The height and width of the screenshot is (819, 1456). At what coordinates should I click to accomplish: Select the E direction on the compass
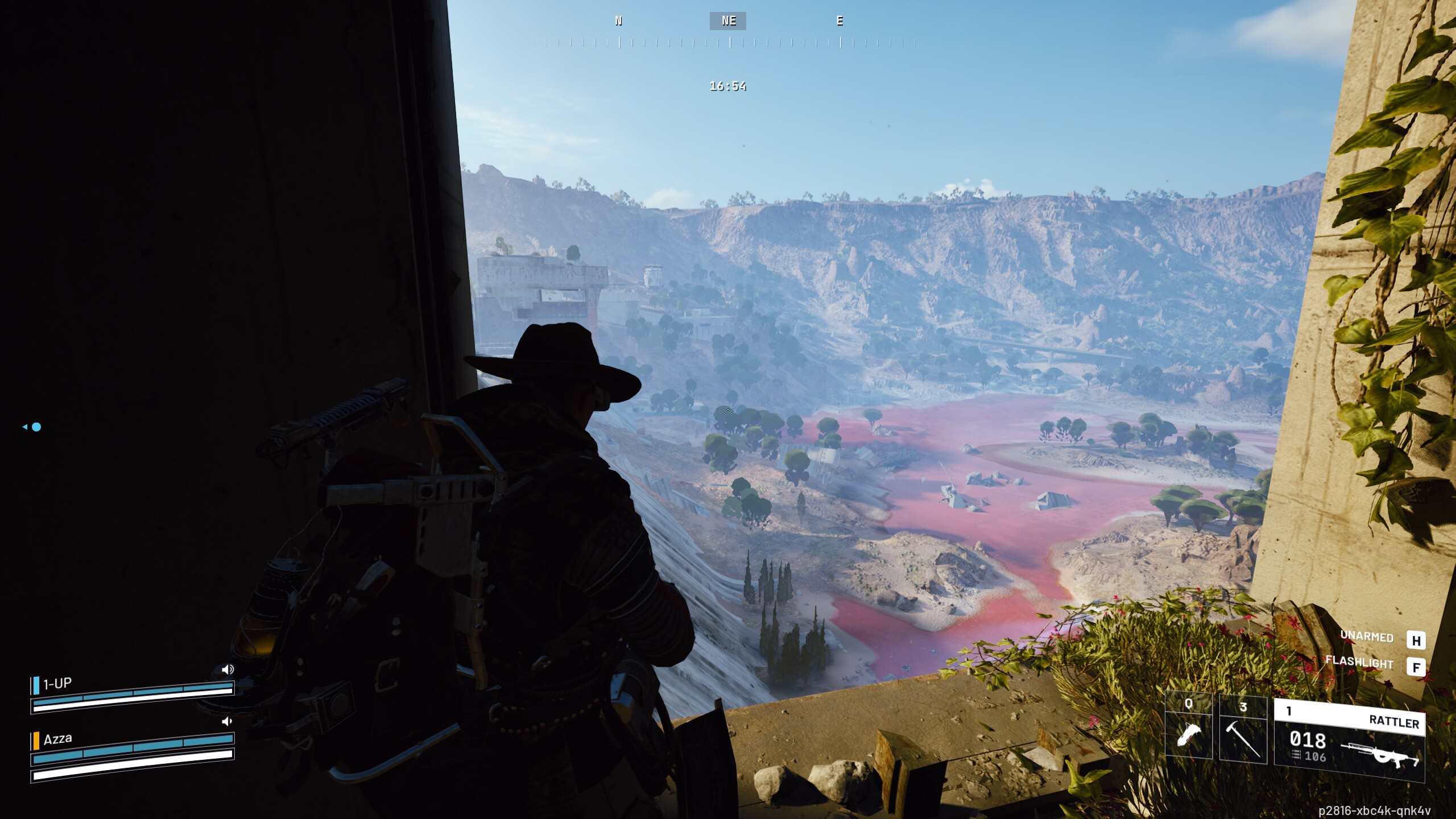[839, 21]
